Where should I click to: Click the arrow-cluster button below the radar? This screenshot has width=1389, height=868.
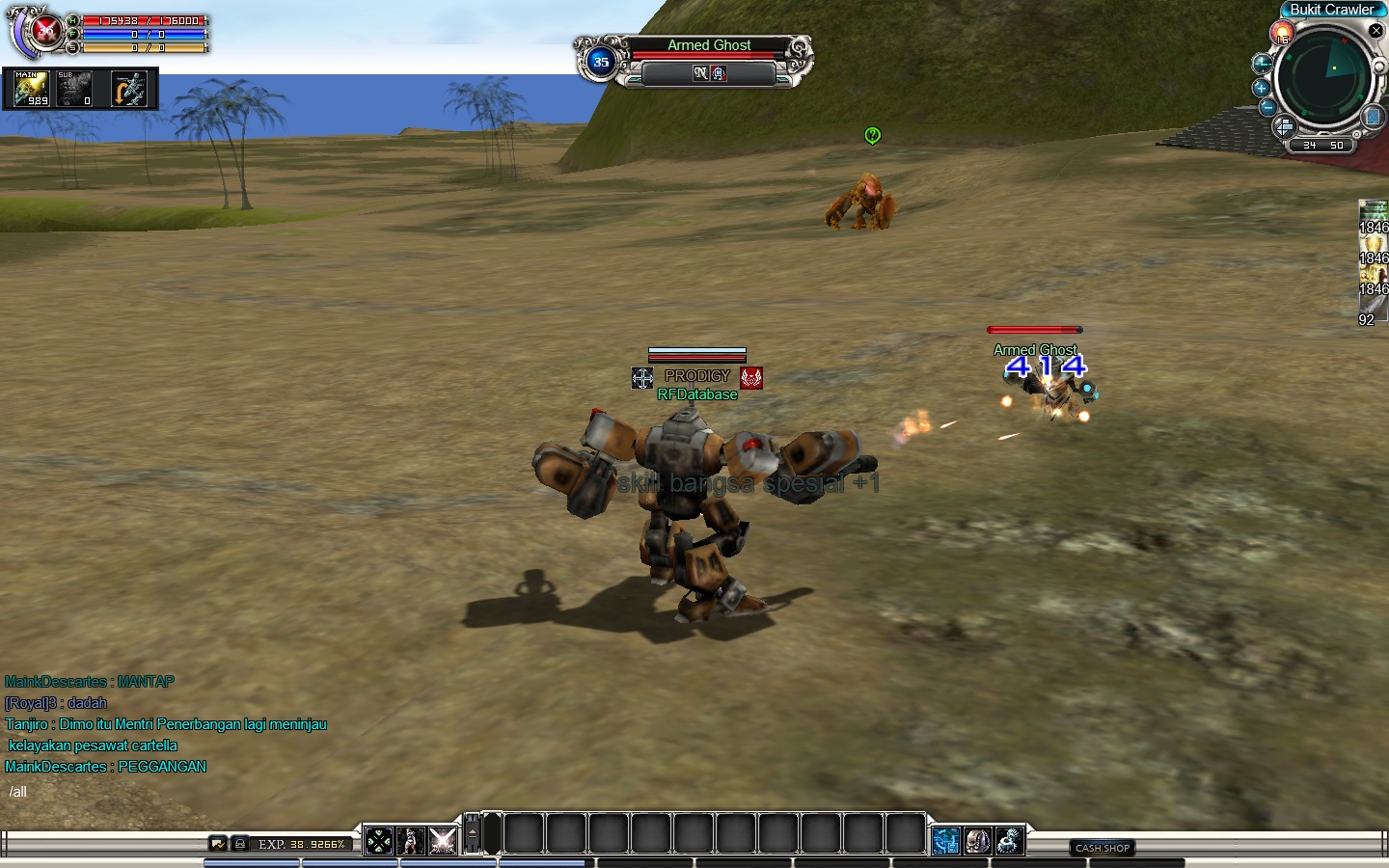click(x=1284, y=127)
